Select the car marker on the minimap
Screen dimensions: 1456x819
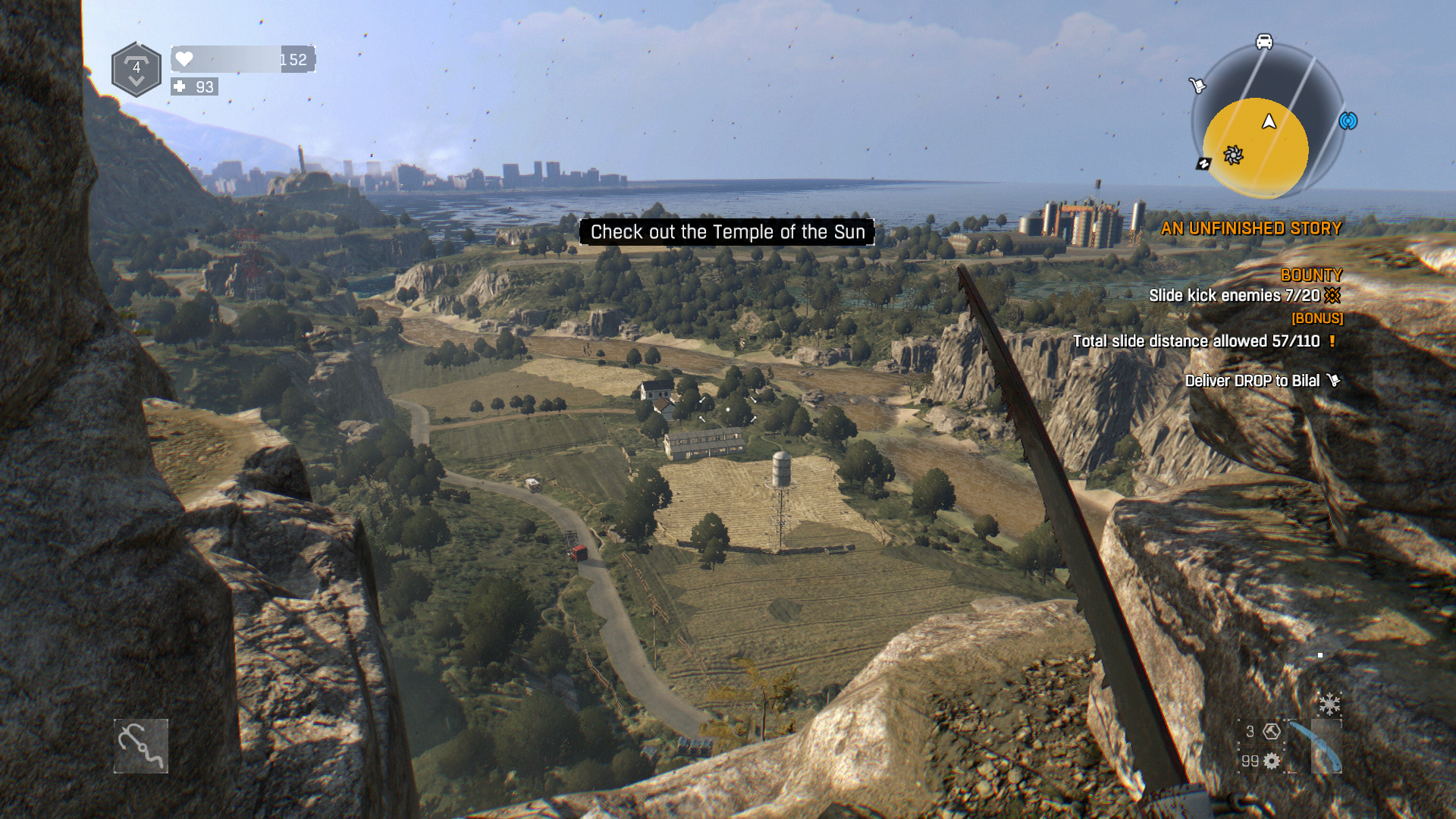pos(1264,42)
